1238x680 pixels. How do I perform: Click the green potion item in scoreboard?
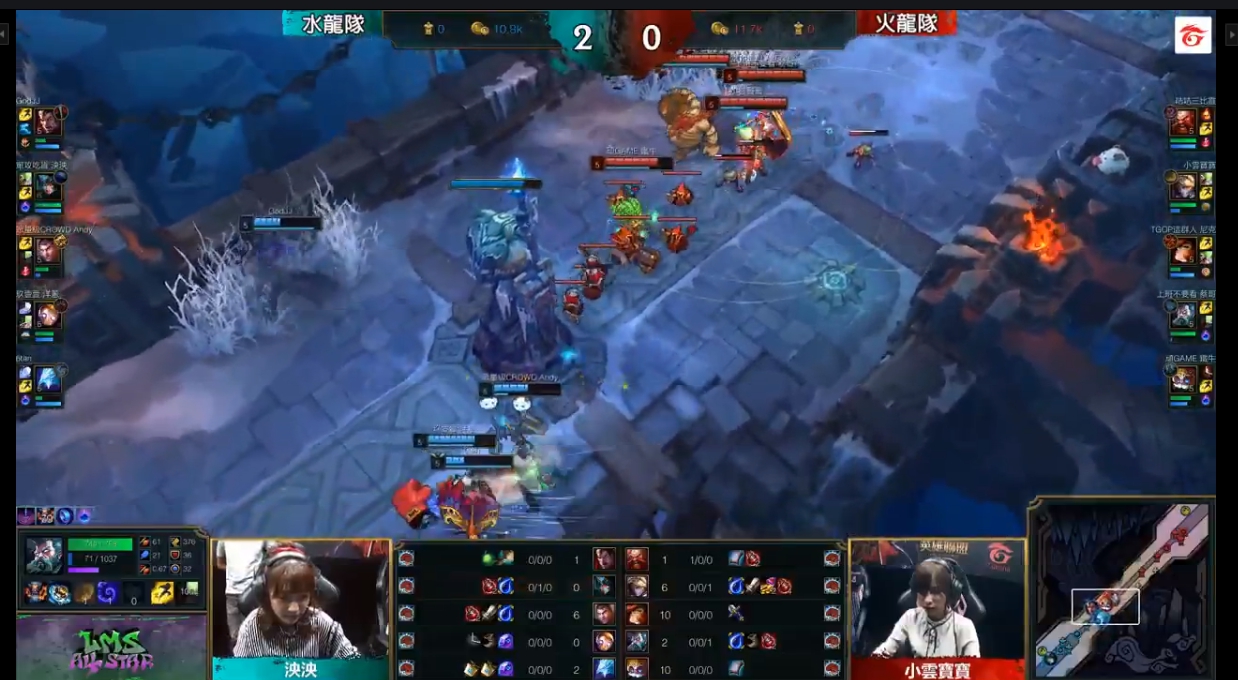(489, 559)
